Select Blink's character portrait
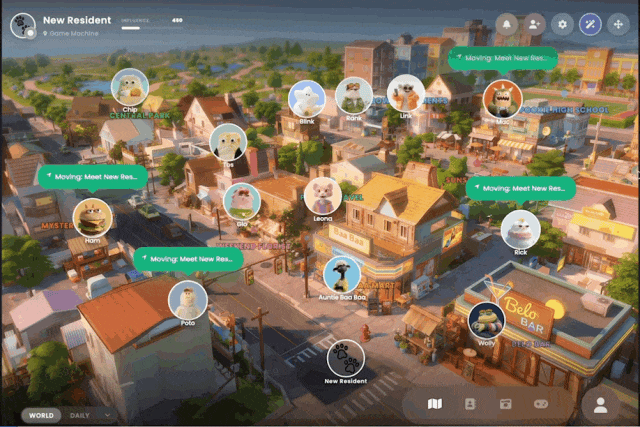The image size is (640, 427). pos(306,98)
